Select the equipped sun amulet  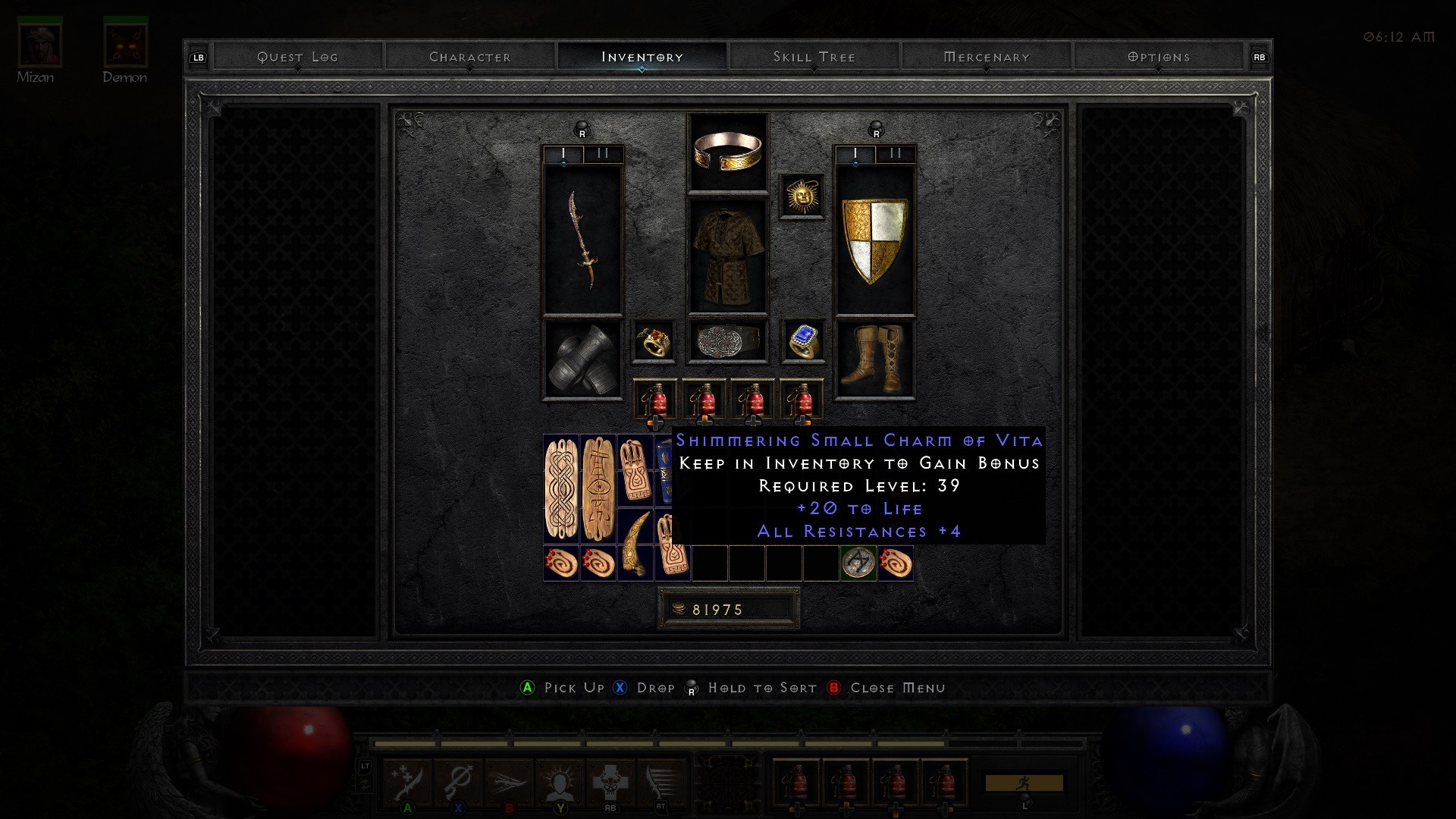click(802, 196)
